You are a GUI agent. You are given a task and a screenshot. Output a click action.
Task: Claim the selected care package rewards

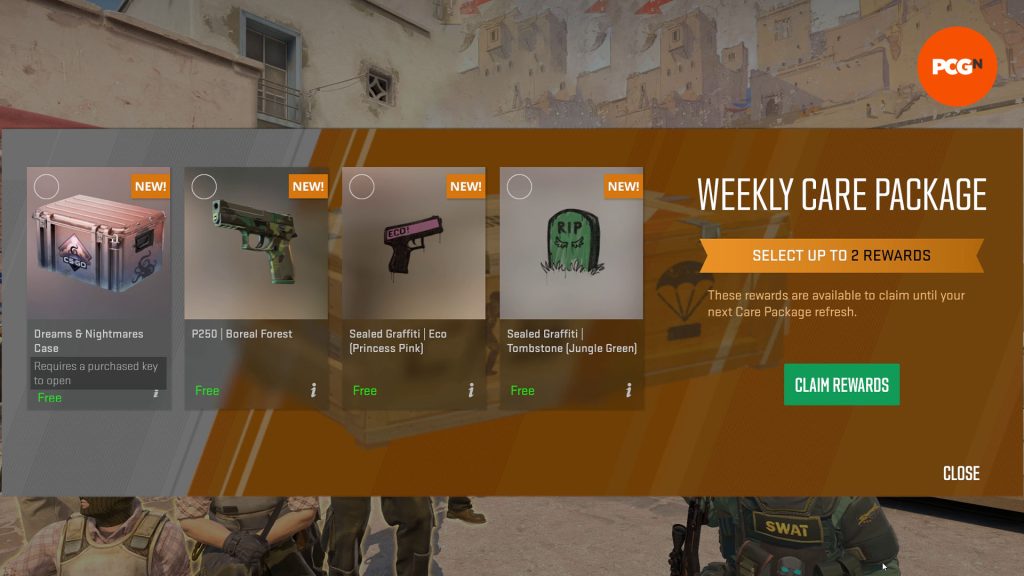(841, 385)
